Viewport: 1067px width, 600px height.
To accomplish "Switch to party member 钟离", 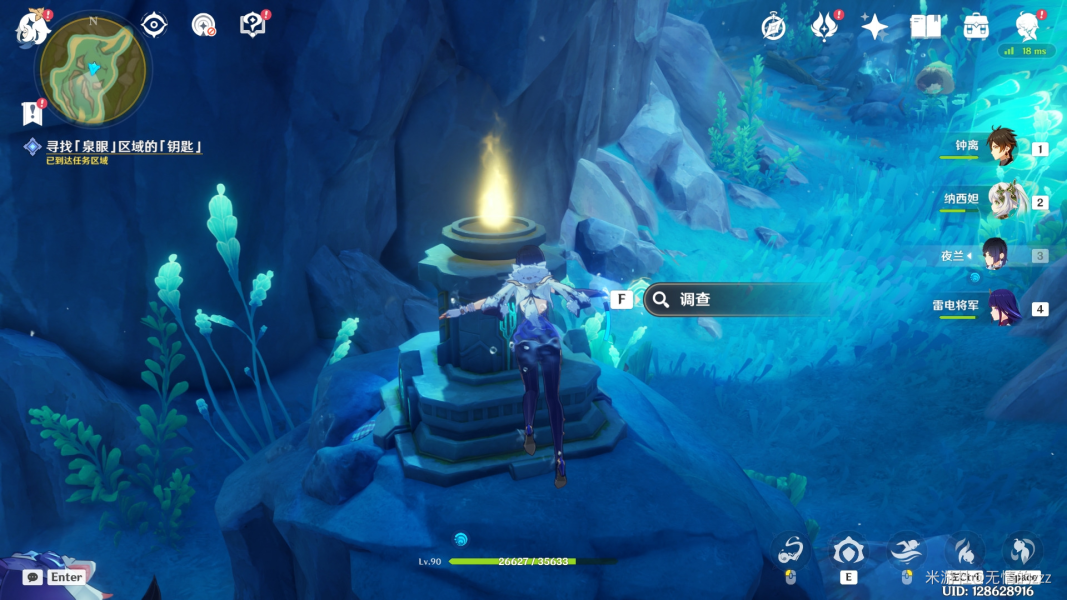I will pyautogui.click(x=1000, y=147).
